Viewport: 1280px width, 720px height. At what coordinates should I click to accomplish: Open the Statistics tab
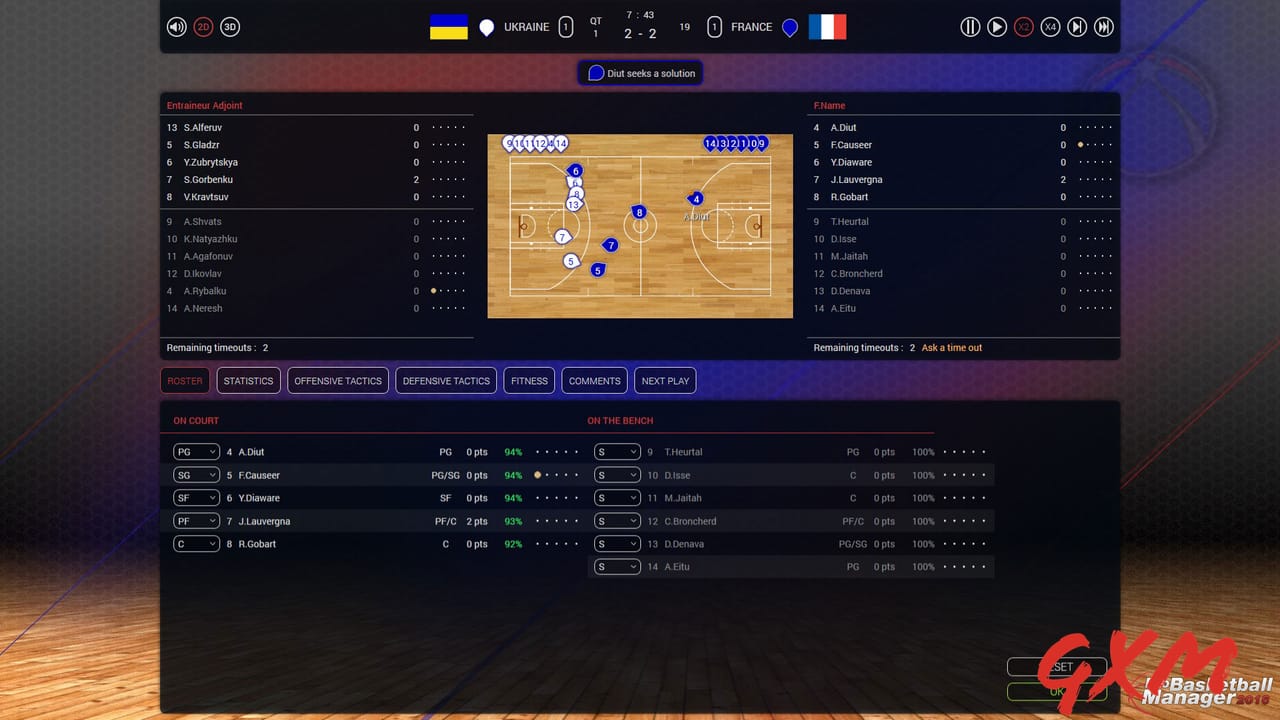[x=248, y=380]
